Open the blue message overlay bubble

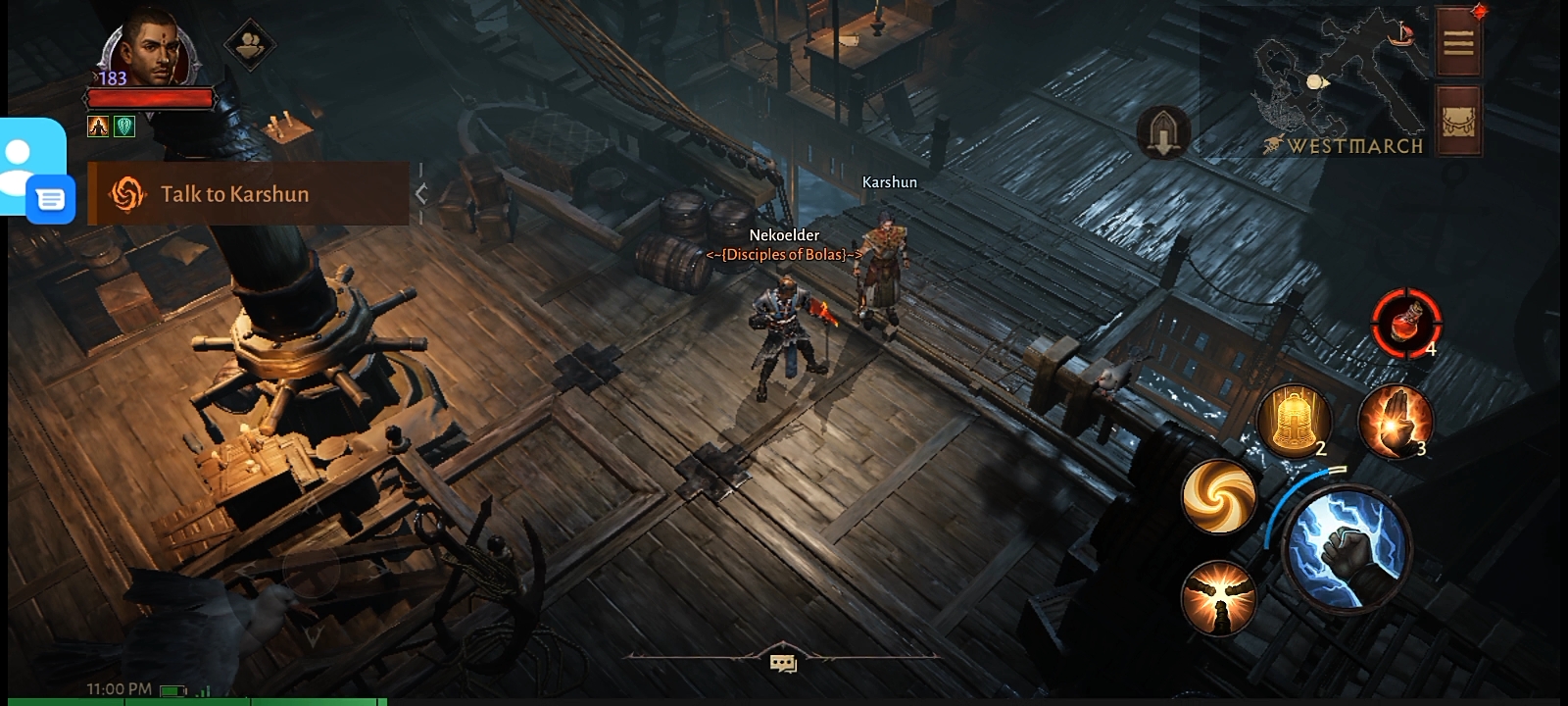pos(51,200)
